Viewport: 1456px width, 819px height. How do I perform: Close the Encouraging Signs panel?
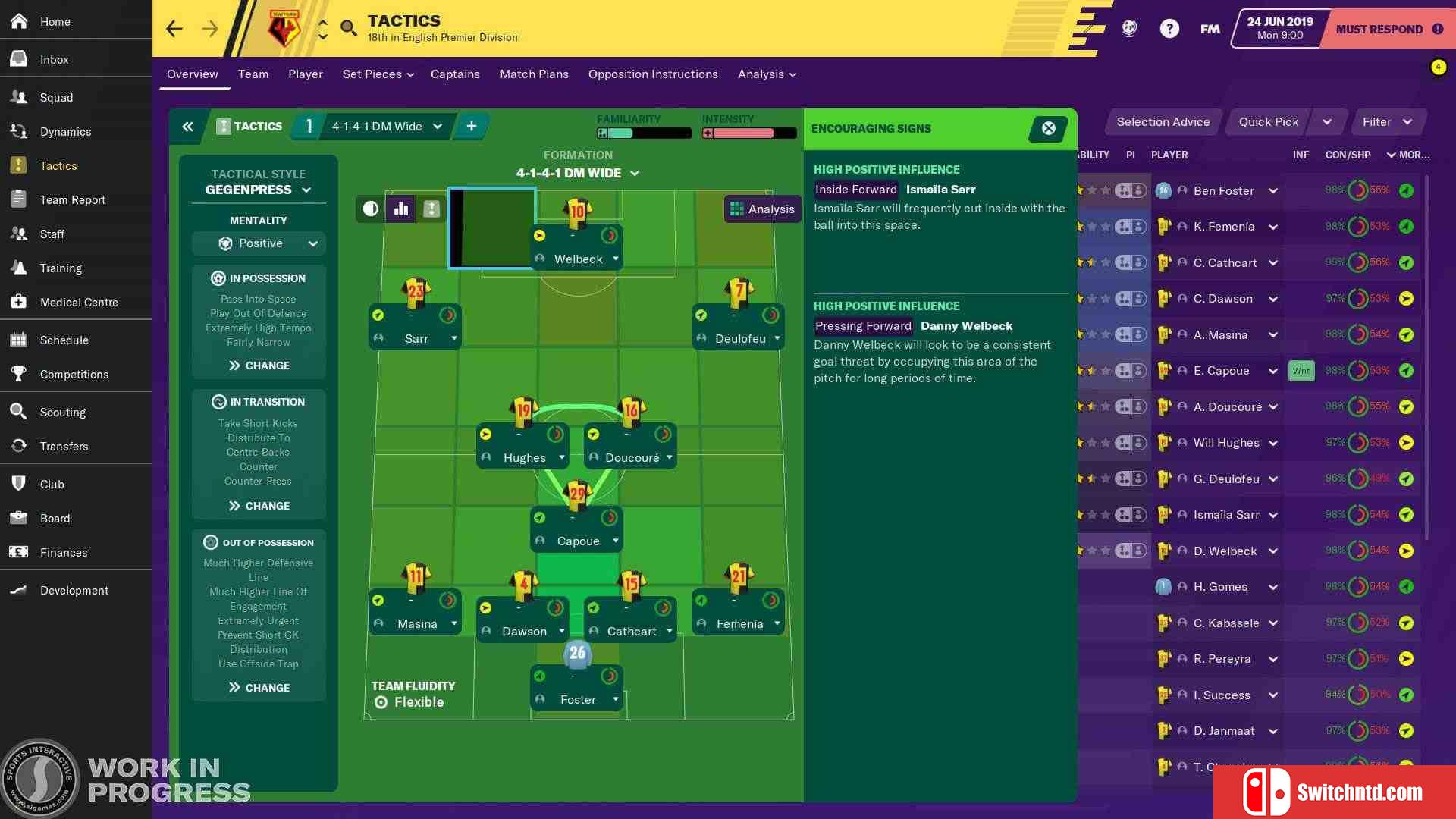[x=1049, y=129]
